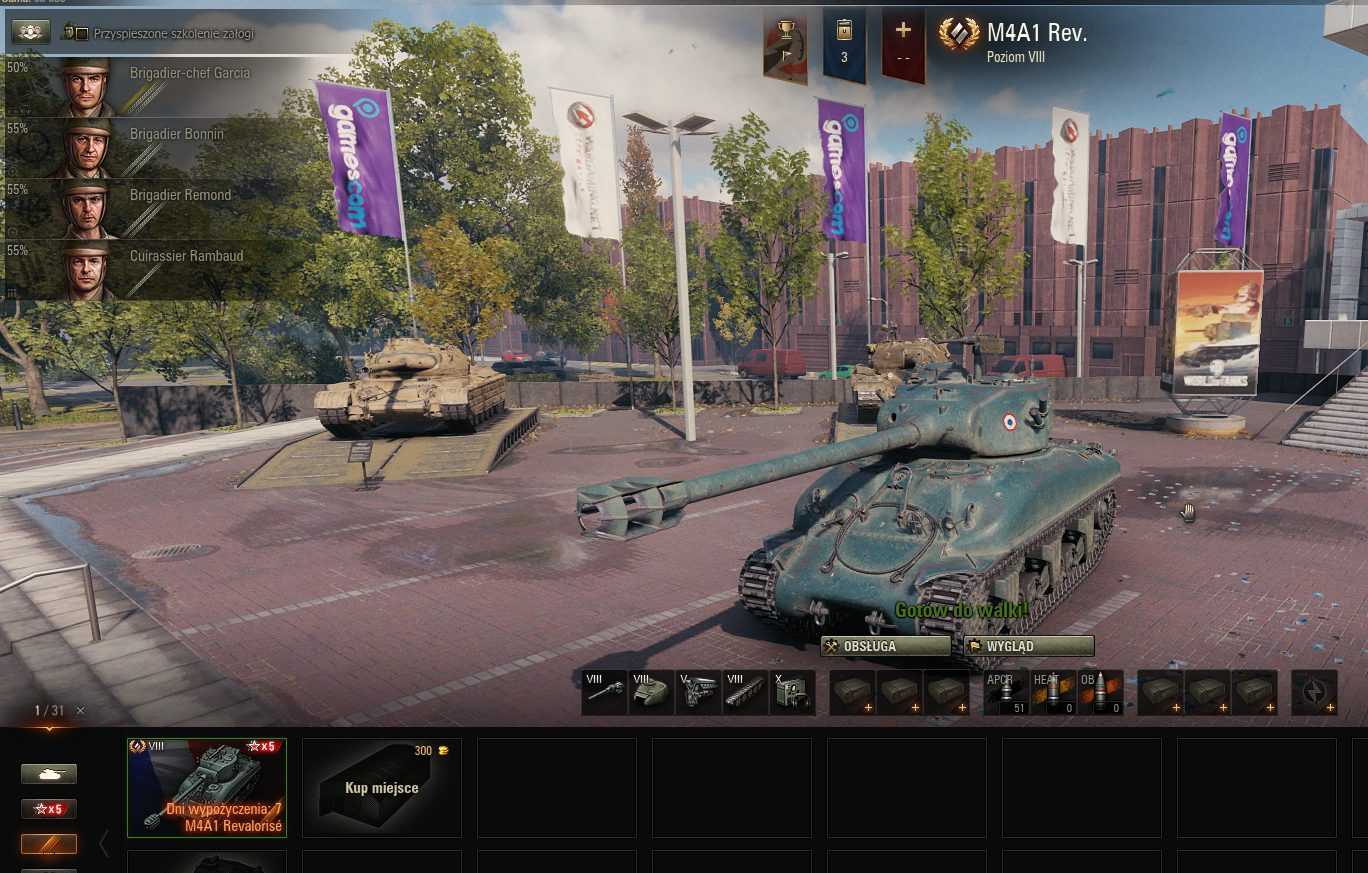Screen dimensions: 1368x873
Task: Open the Wygląd (exterior) customization
Action: point(1029,646)
